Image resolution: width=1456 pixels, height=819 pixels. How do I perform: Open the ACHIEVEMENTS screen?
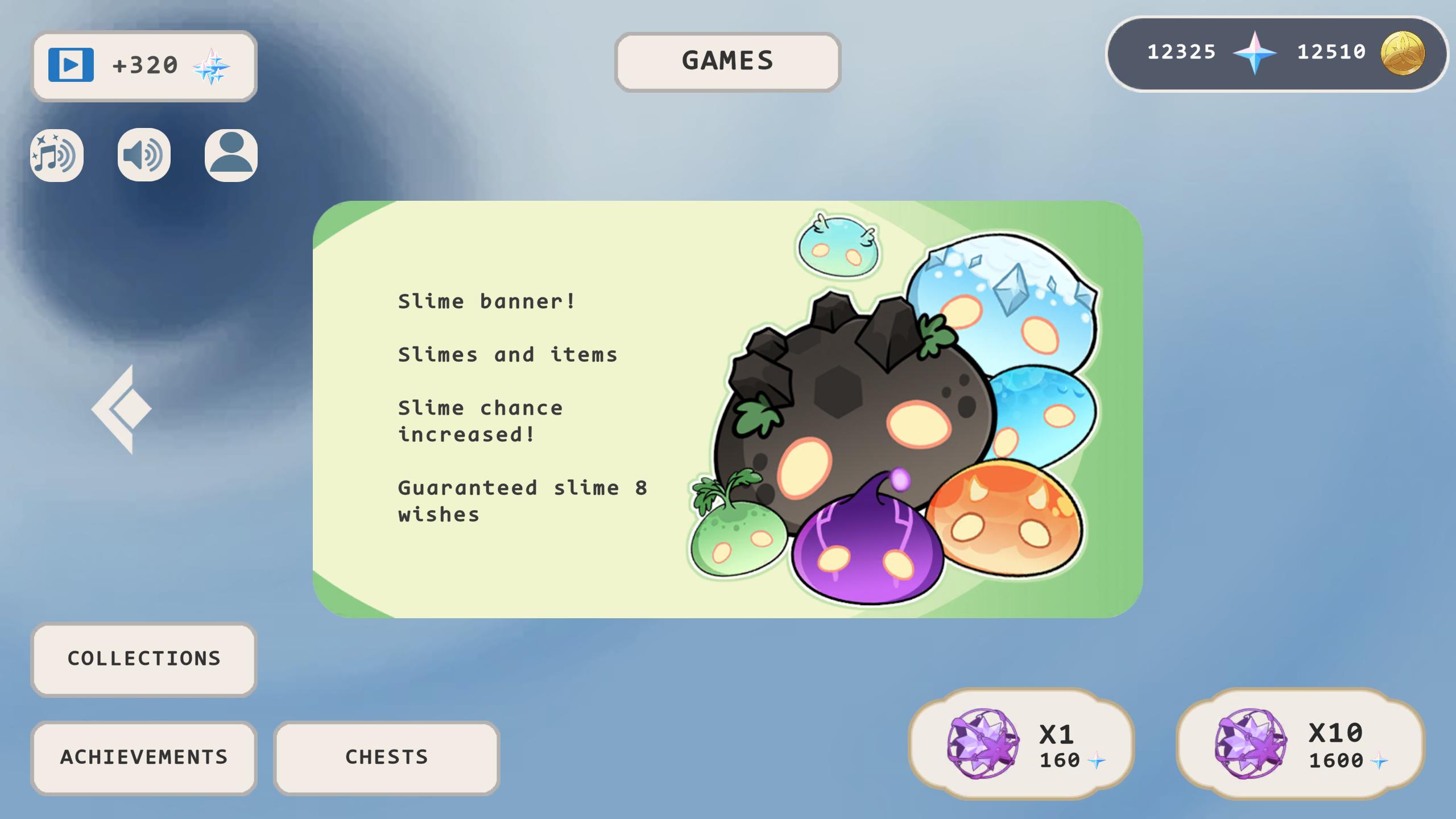coord(144,757)
